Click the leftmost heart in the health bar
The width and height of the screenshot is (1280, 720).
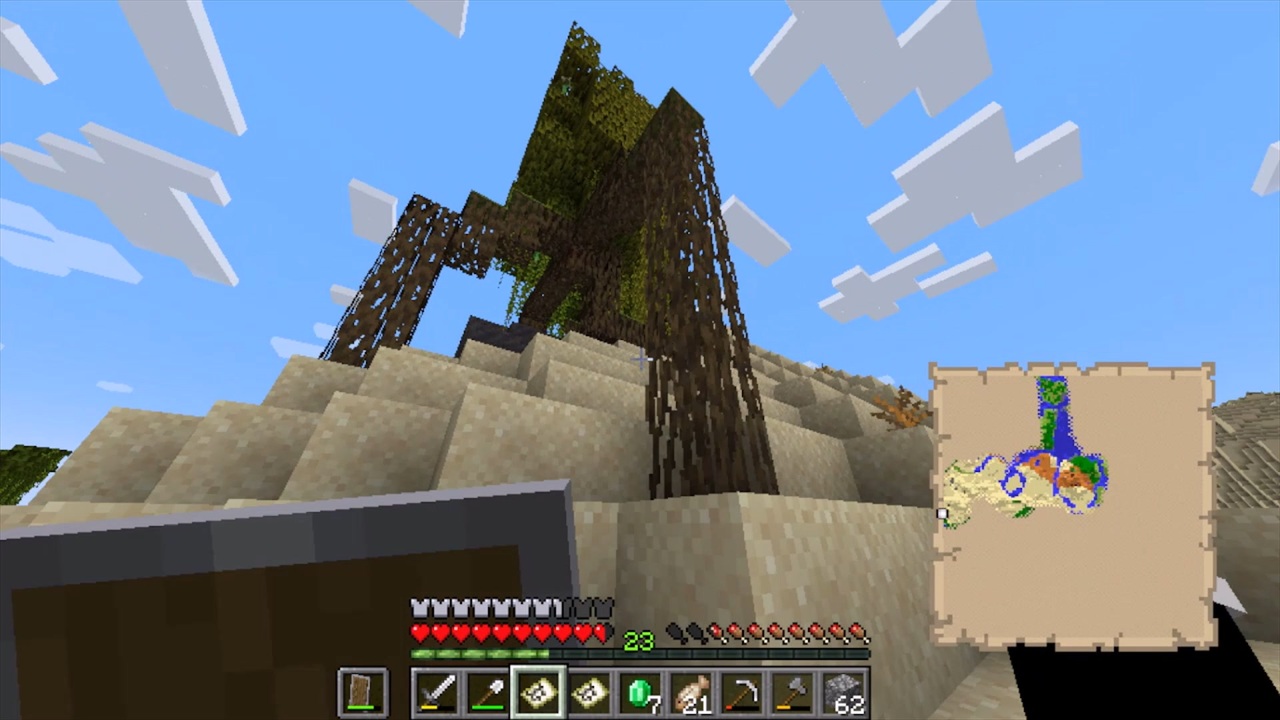(418, 632)
